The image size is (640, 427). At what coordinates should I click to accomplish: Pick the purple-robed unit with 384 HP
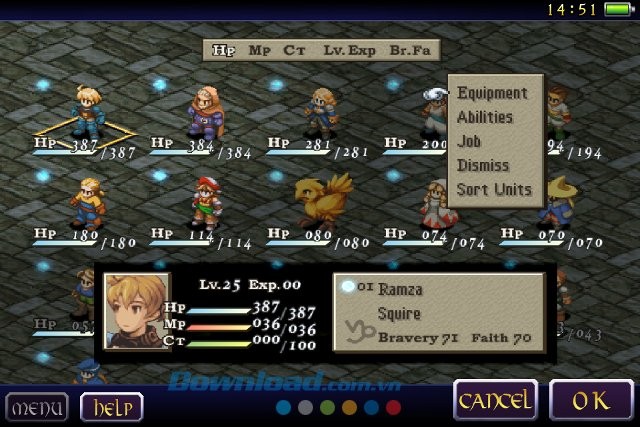(x=205, y=110)
